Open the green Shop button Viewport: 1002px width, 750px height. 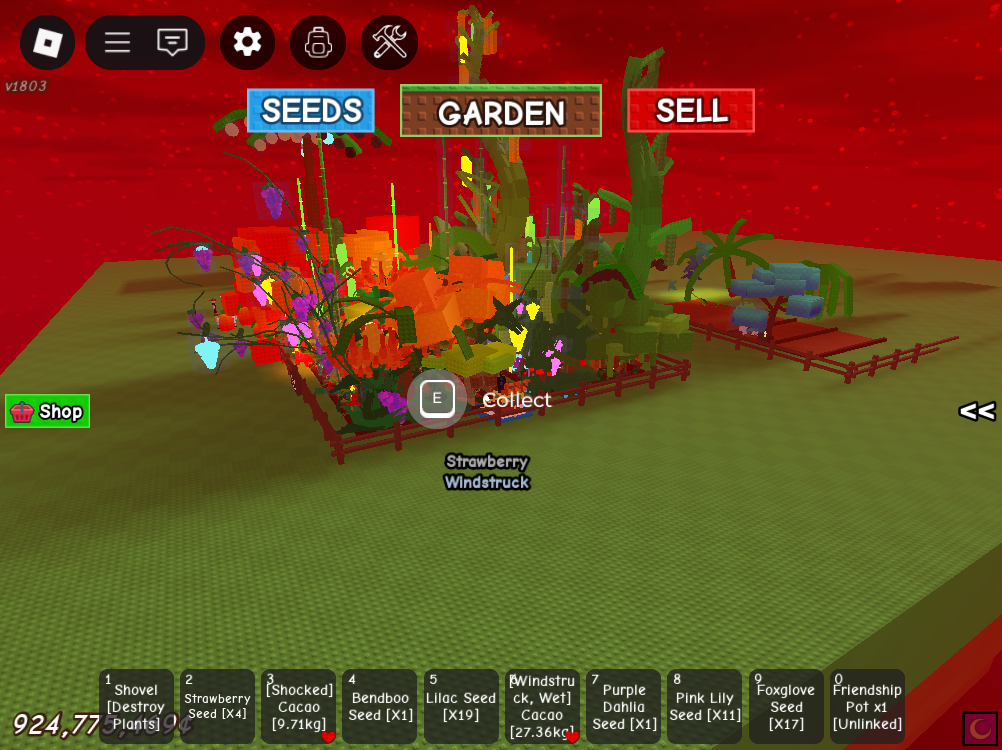pos(48,411)
